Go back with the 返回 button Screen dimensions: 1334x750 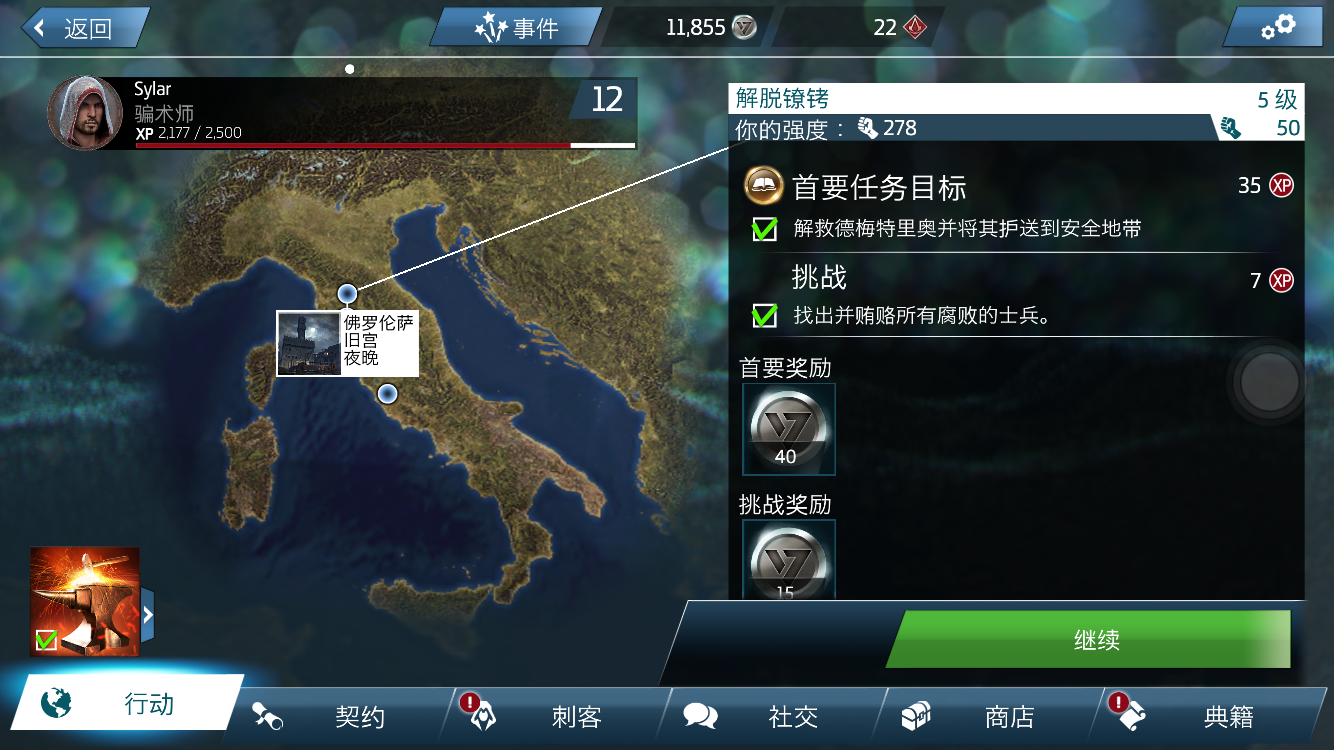(x=84, y=28)
